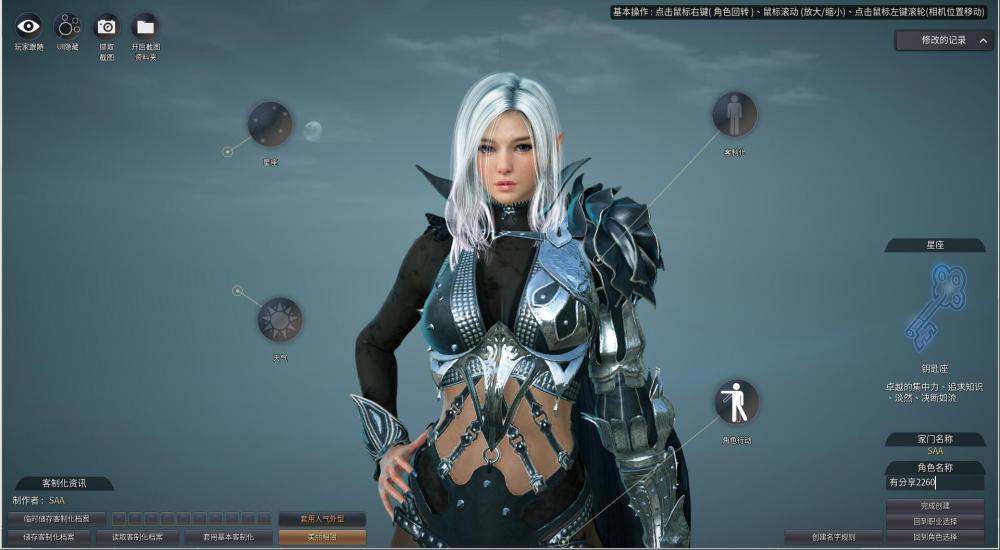Toggle the UI隐藏 hide-interface icon
Image resolution: width=1000 pixels, height=550 pixels.
pyautogui.click(x=67, y=26)
